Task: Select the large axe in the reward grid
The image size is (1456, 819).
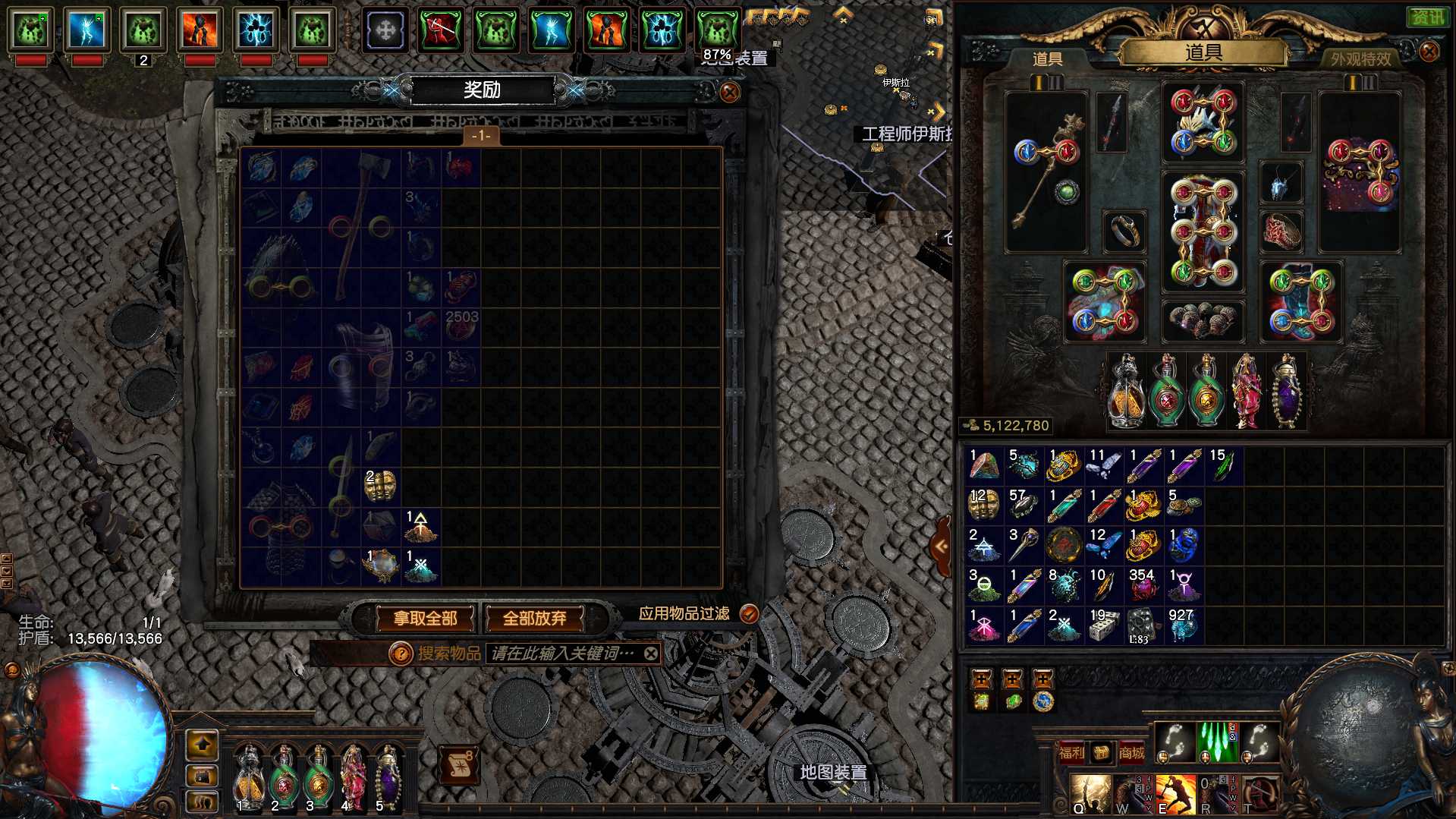Action: [361, 226]
